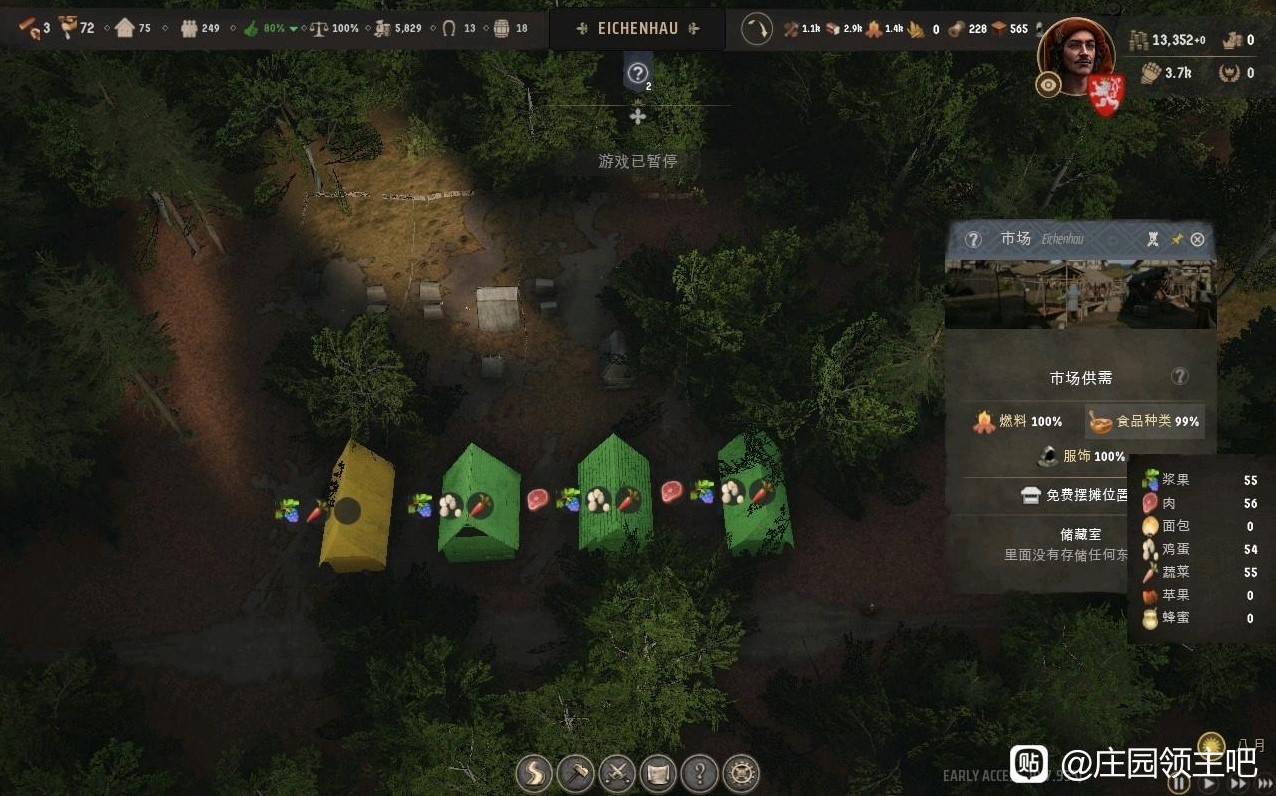Open the road building tool

pyautogui.click(x=534, y=773)
